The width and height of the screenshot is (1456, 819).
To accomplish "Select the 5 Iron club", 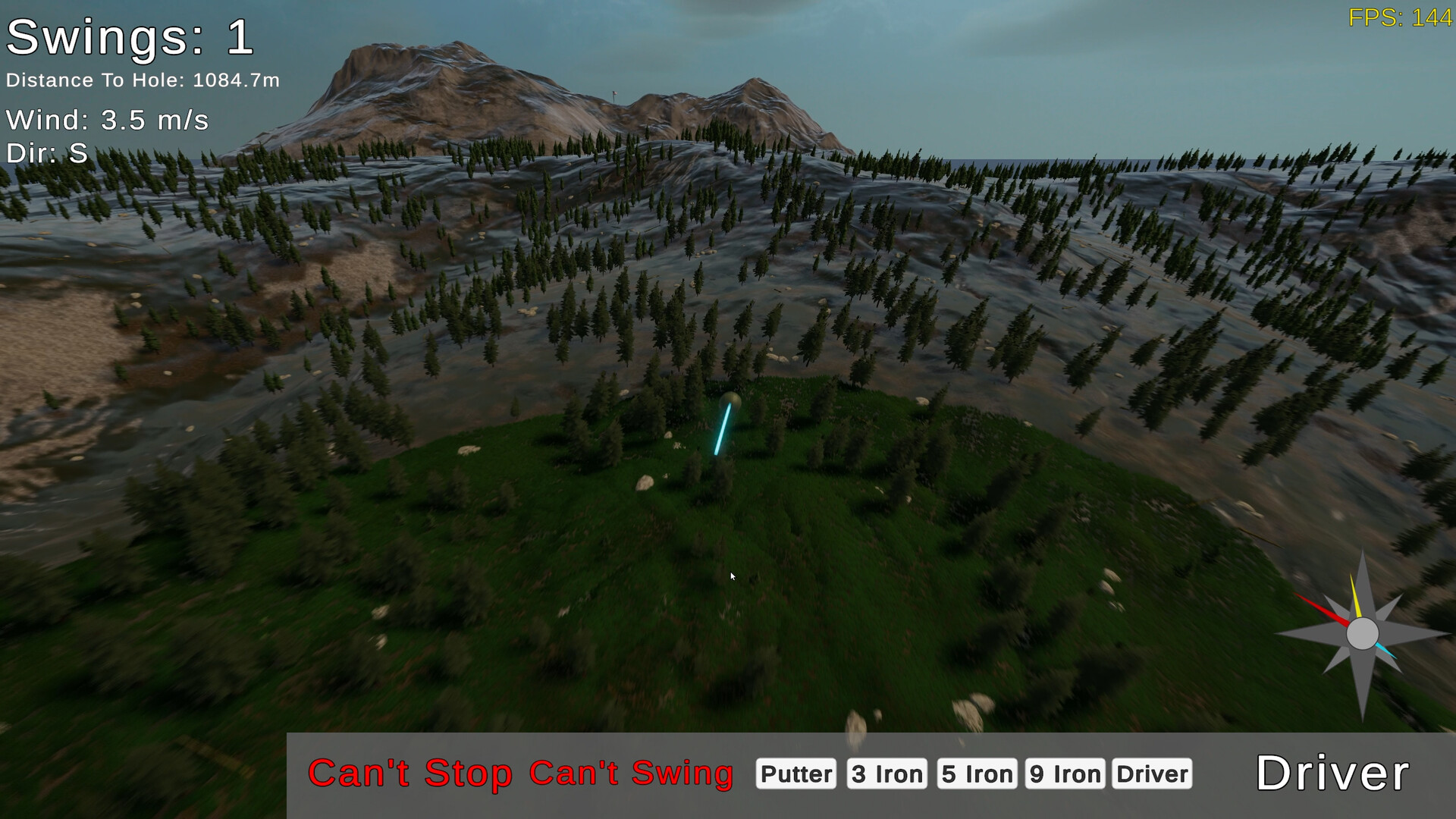I will pos(977,773).
